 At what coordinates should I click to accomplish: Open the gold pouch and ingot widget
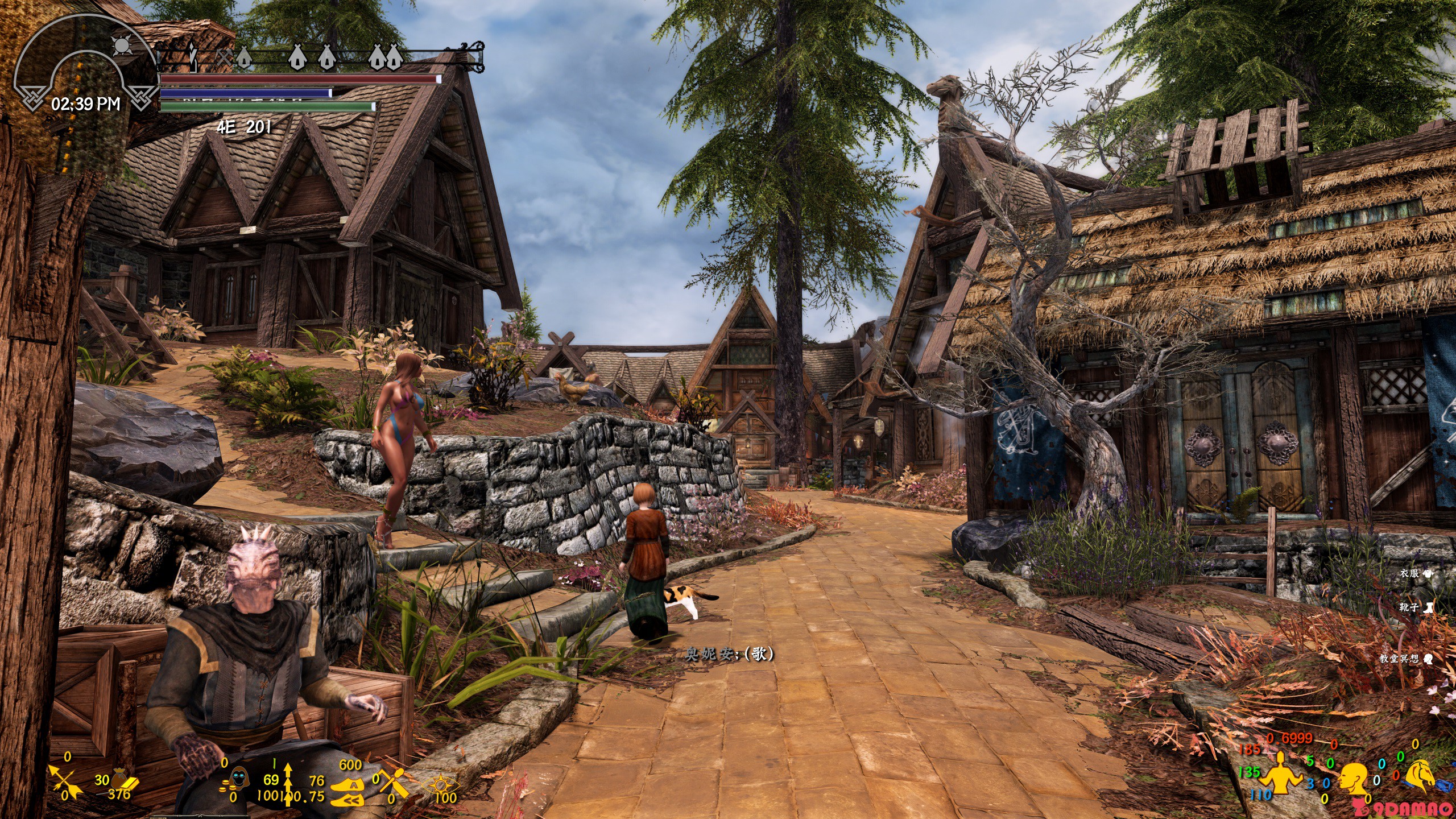click(x=123, y=780)
